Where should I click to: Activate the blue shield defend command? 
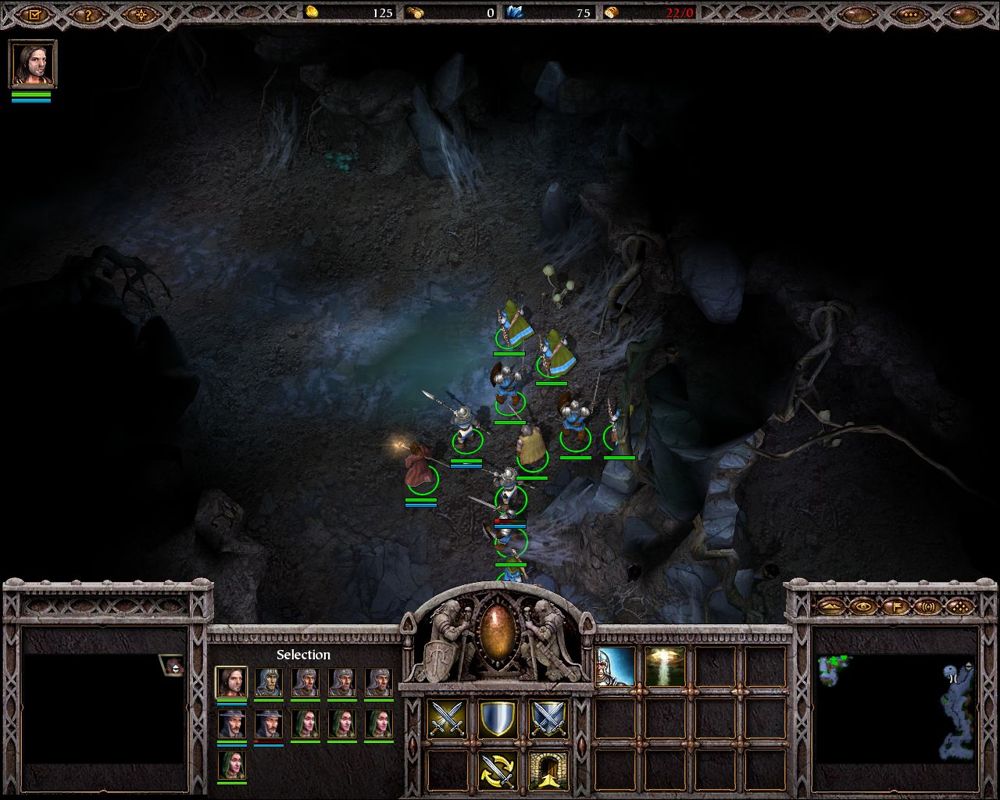[x=497, y=719]
